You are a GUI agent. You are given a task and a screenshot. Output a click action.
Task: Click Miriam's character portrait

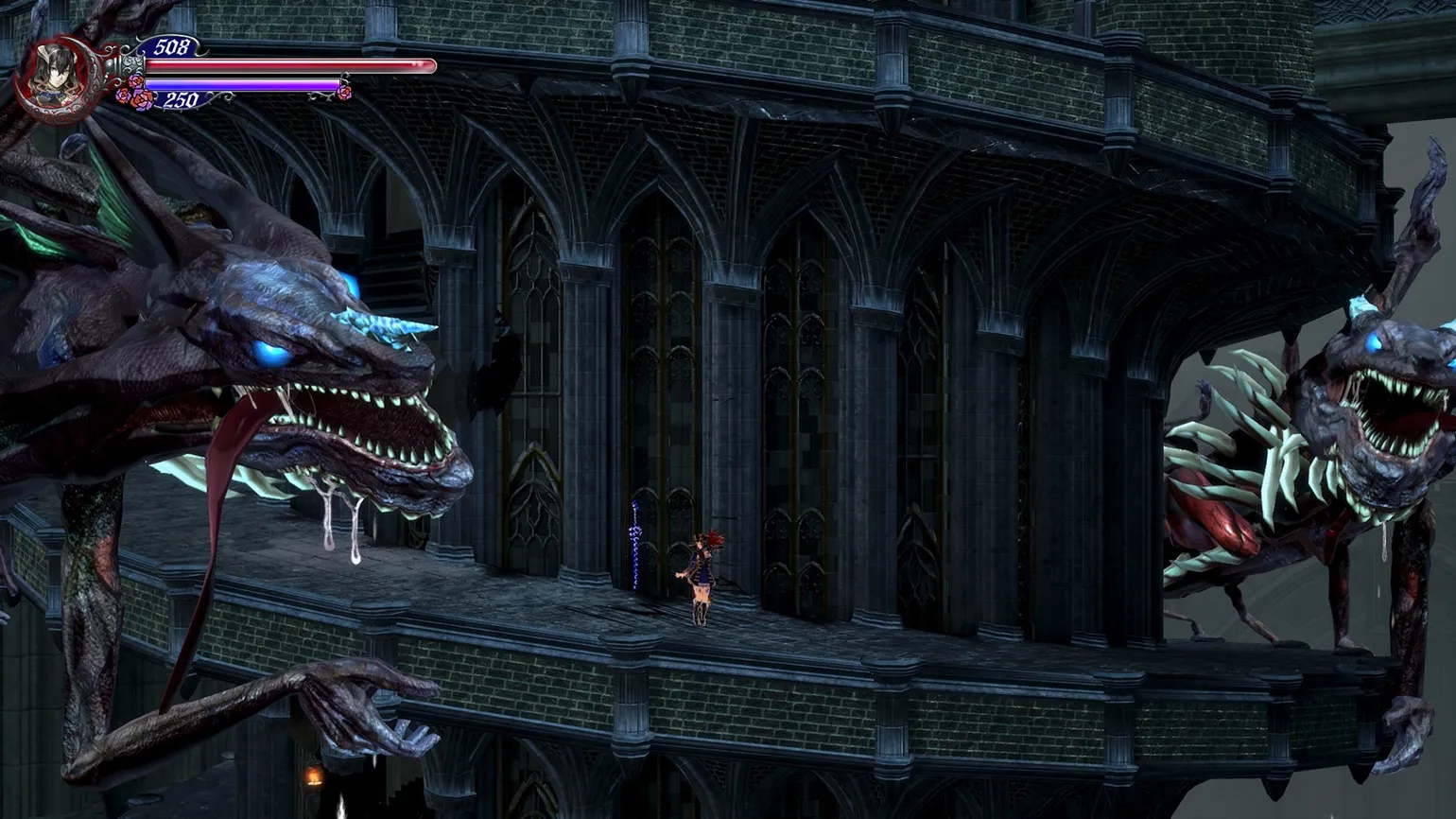point(50,76)
